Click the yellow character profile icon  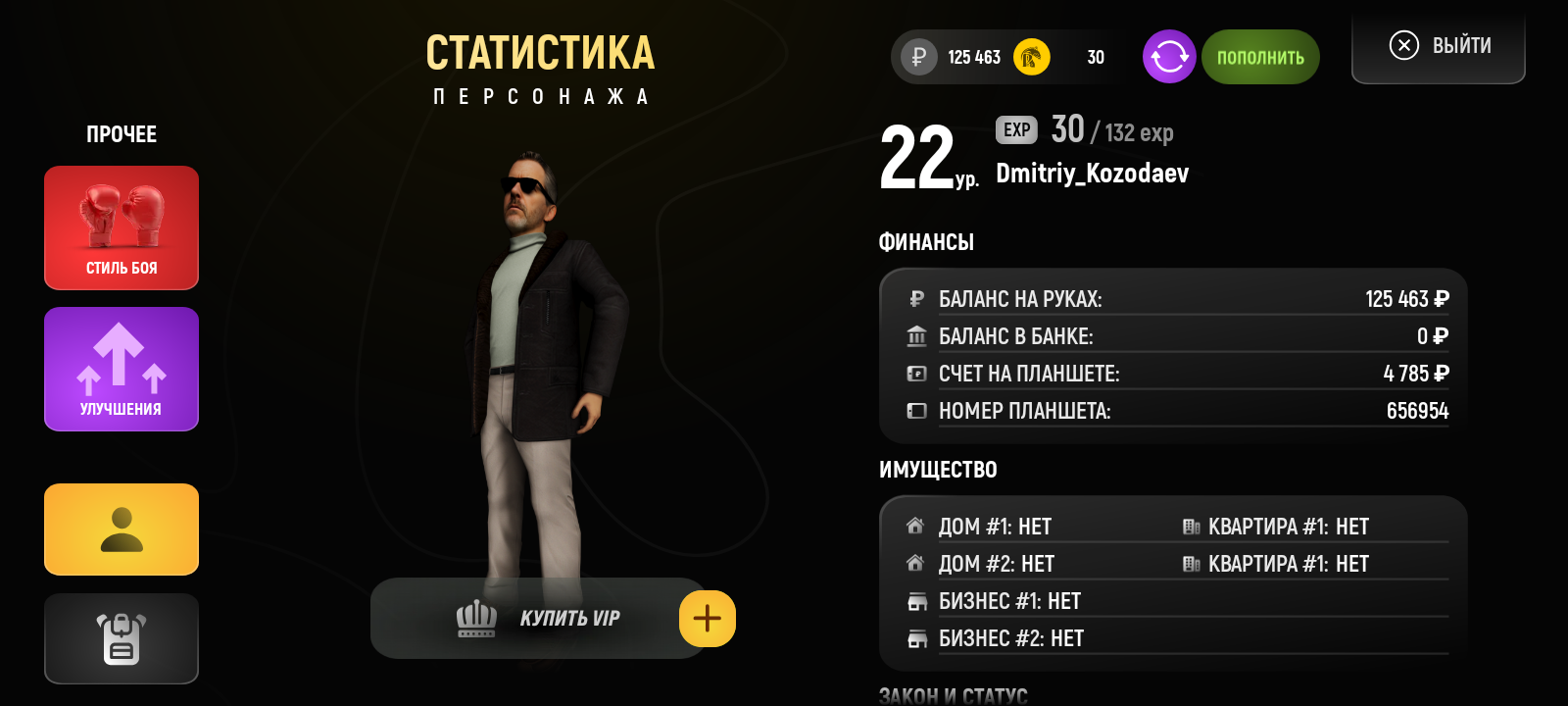click(121, 529)
